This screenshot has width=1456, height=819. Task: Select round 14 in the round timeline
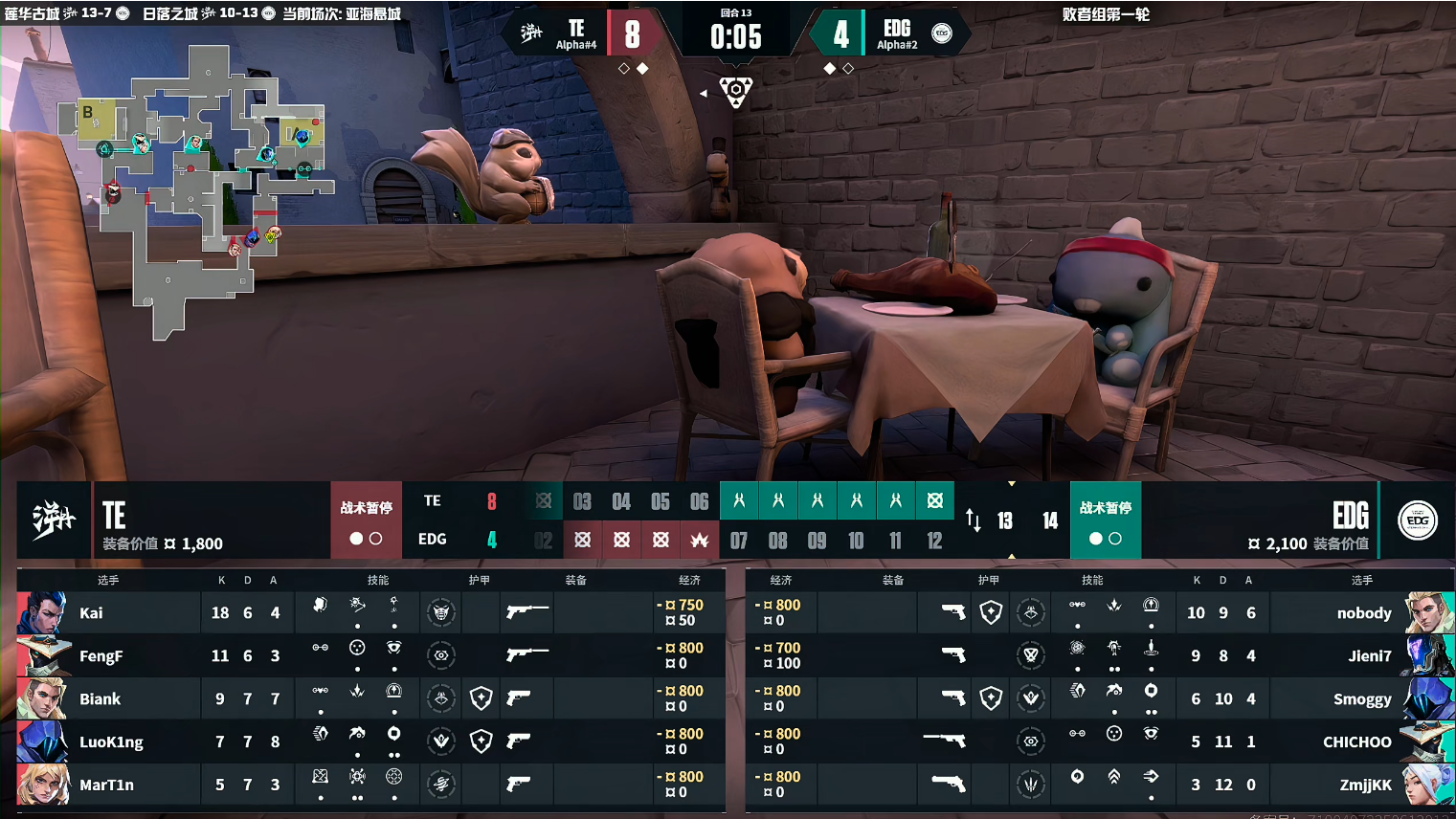[x=1050, y=520]
